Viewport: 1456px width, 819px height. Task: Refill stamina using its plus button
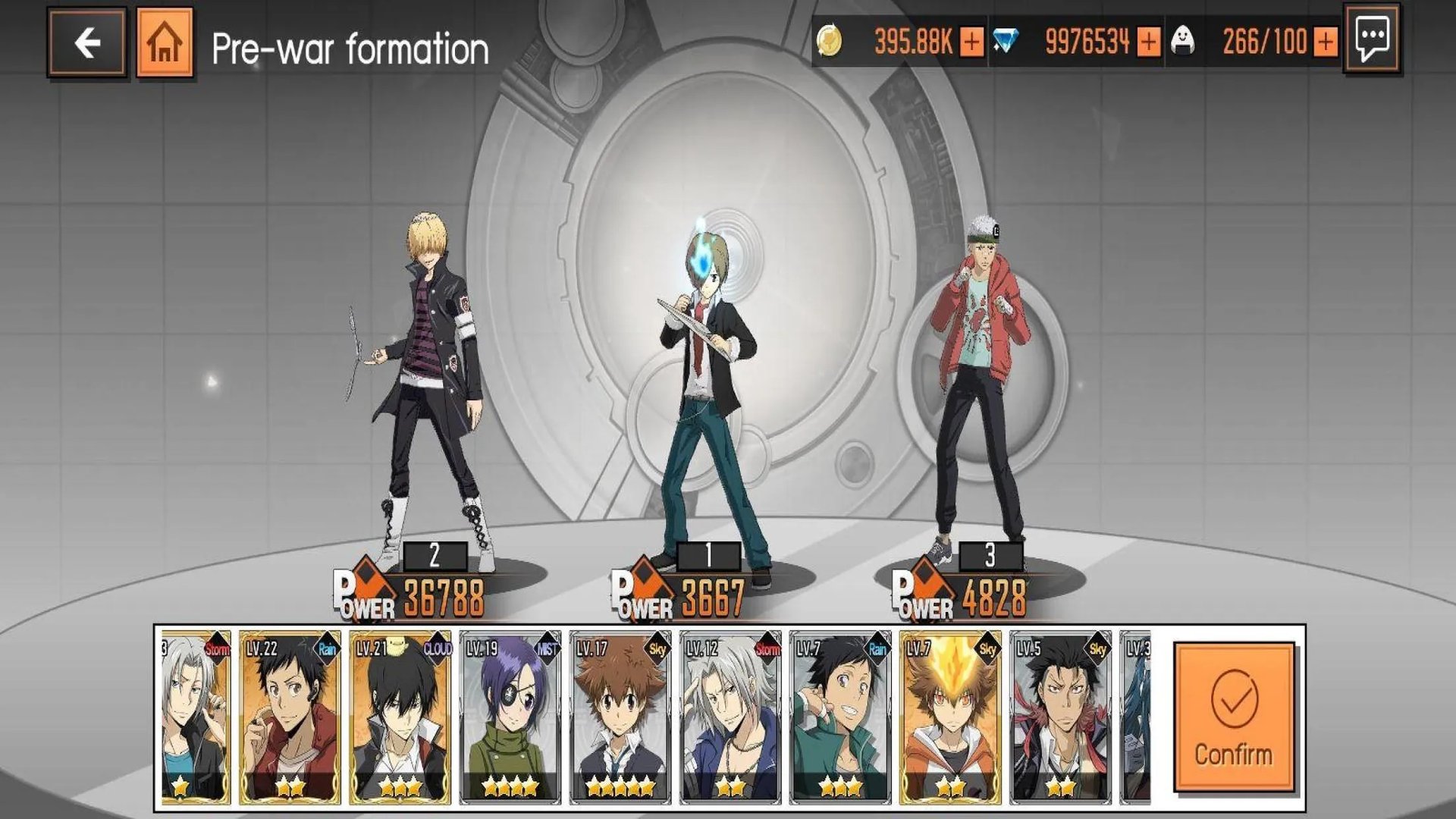[x=1325, y=42]
